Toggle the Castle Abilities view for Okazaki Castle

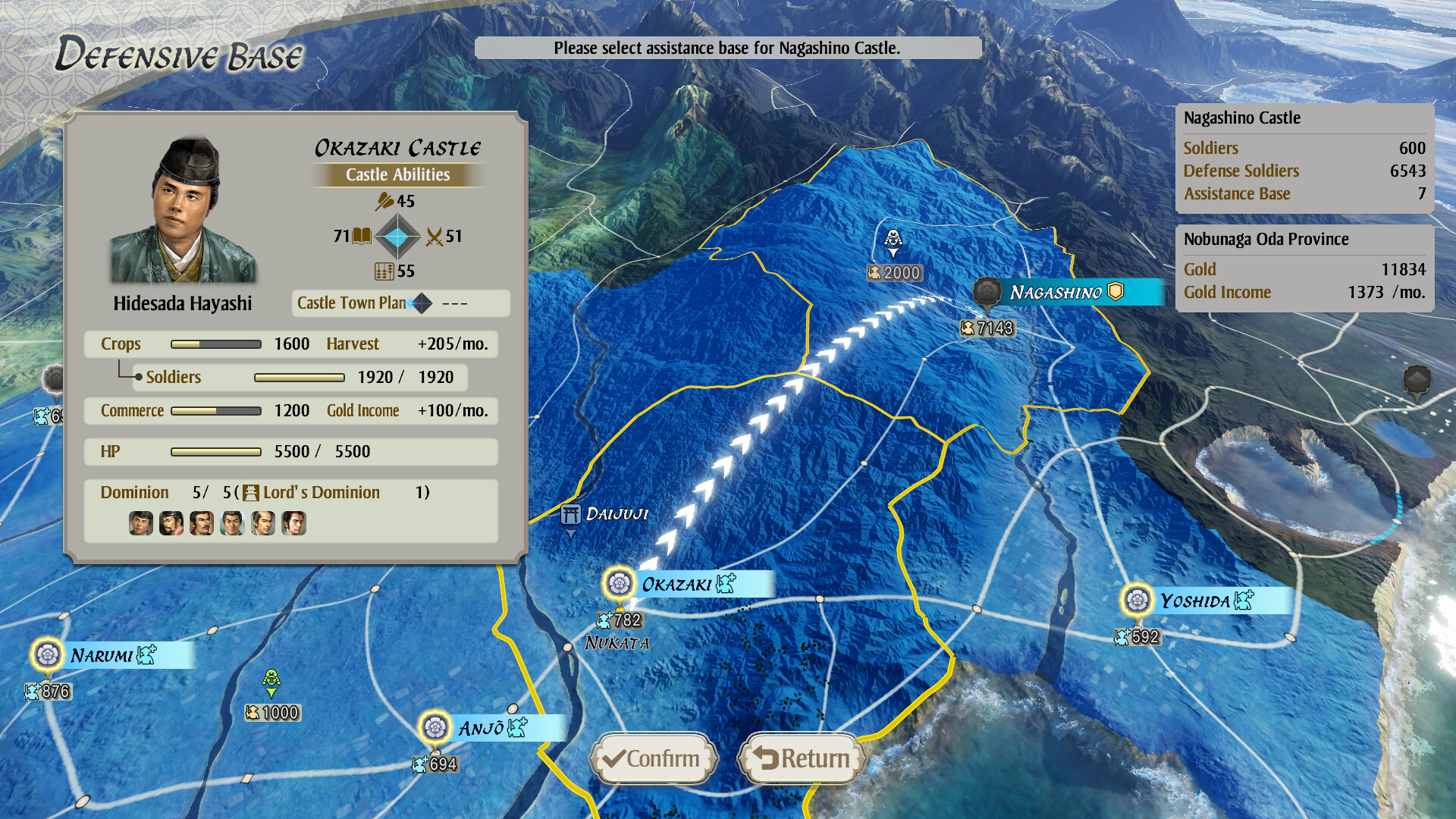pos(397,175)
